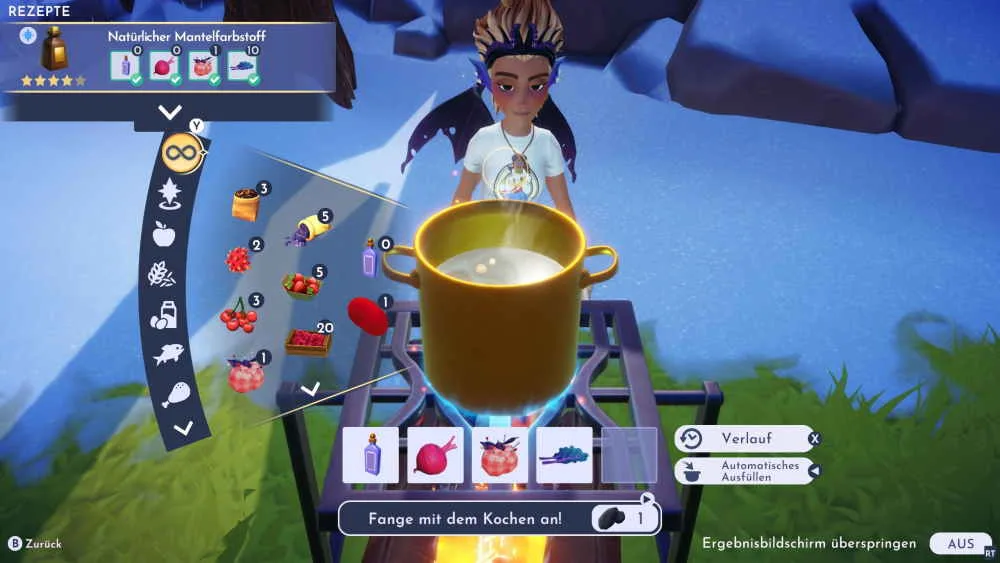1000x563 pixels.
Task: Select the infinity all-ingredients category tab
Action: tap(182, 153)
